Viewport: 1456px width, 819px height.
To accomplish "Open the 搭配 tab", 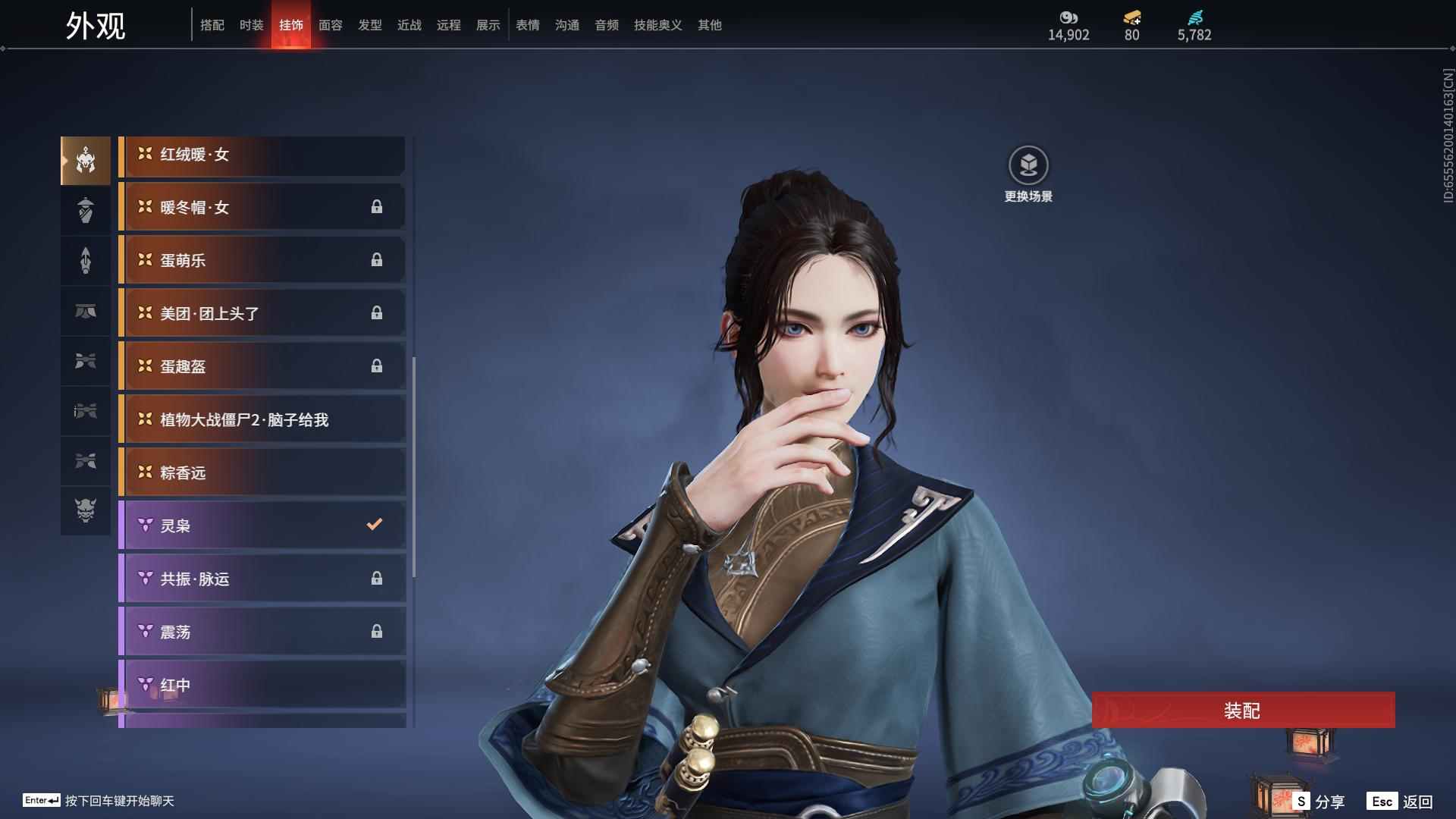I will [x=212, y=25].
